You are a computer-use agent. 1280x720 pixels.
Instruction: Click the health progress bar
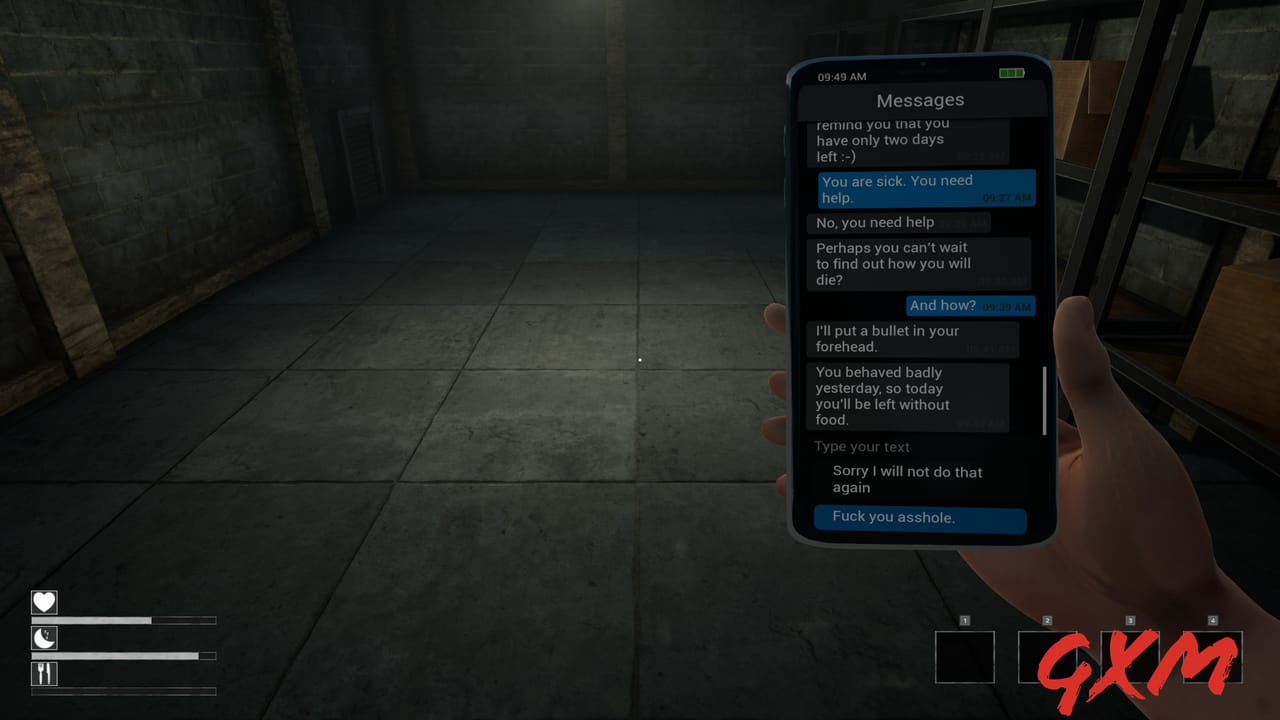click(125, 619)
